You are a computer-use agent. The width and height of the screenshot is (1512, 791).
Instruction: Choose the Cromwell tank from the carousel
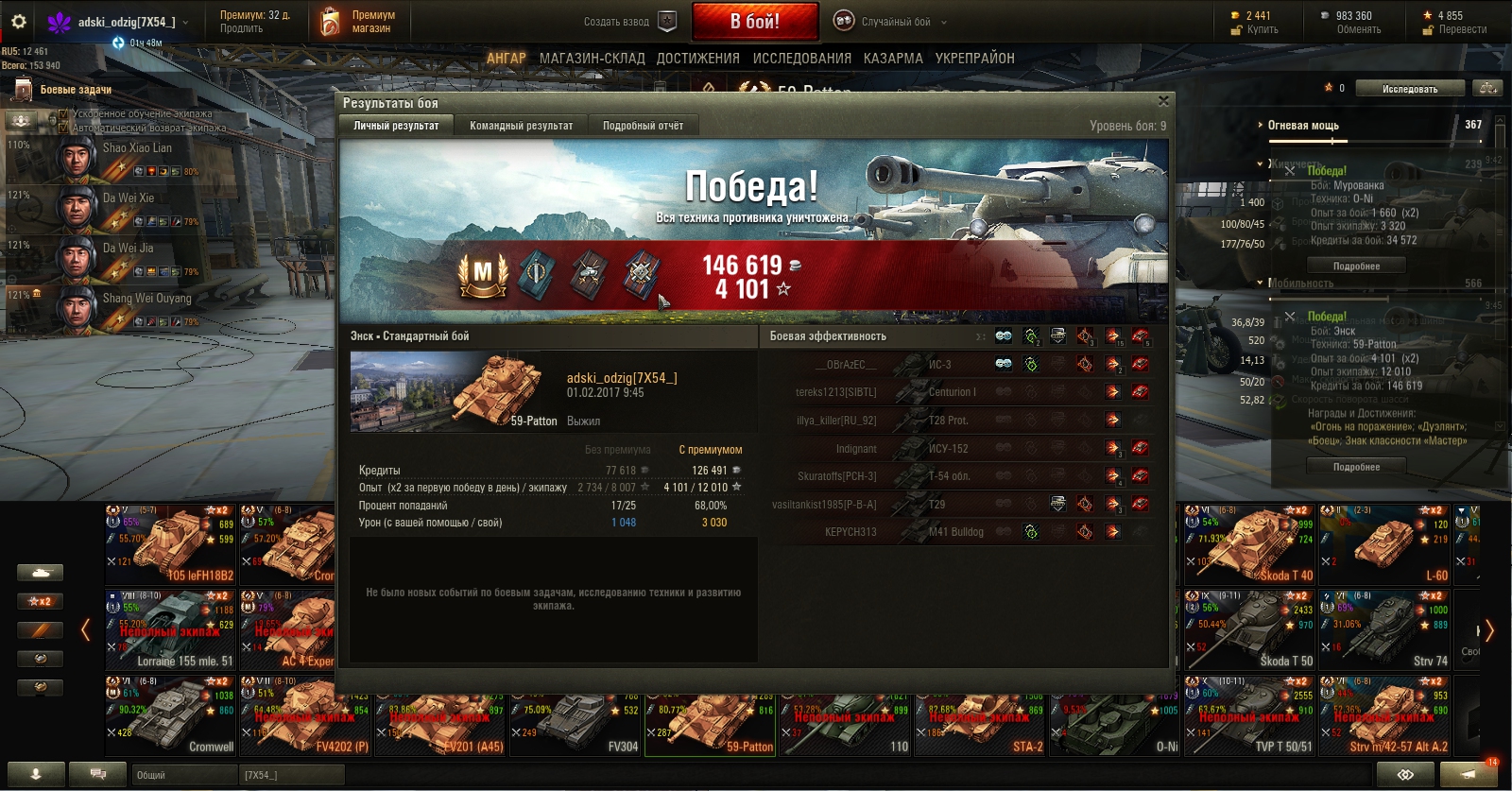click(x=170, y=715)
